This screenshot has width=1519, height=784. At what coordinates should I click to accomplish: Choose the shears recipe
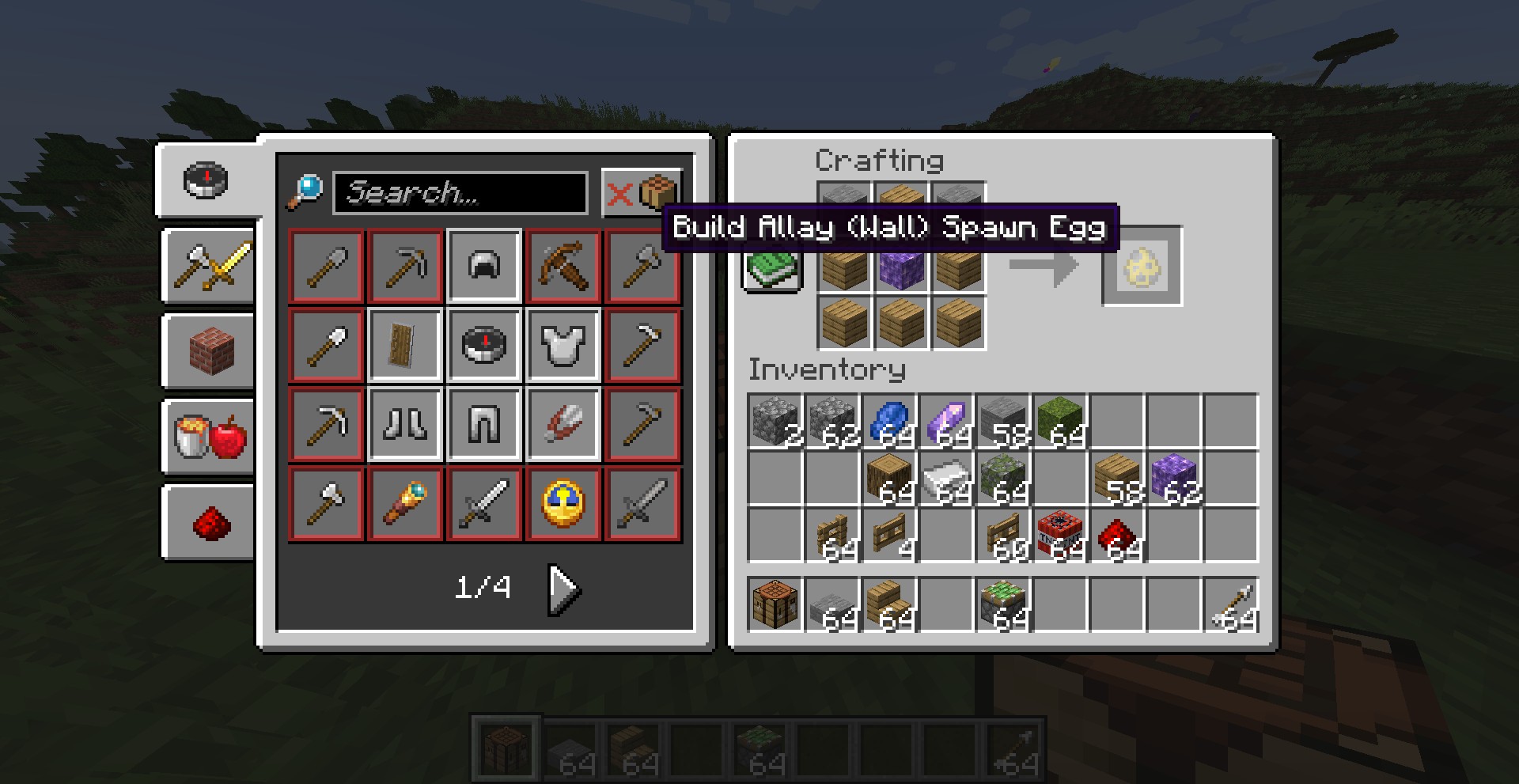pos(563,425)
